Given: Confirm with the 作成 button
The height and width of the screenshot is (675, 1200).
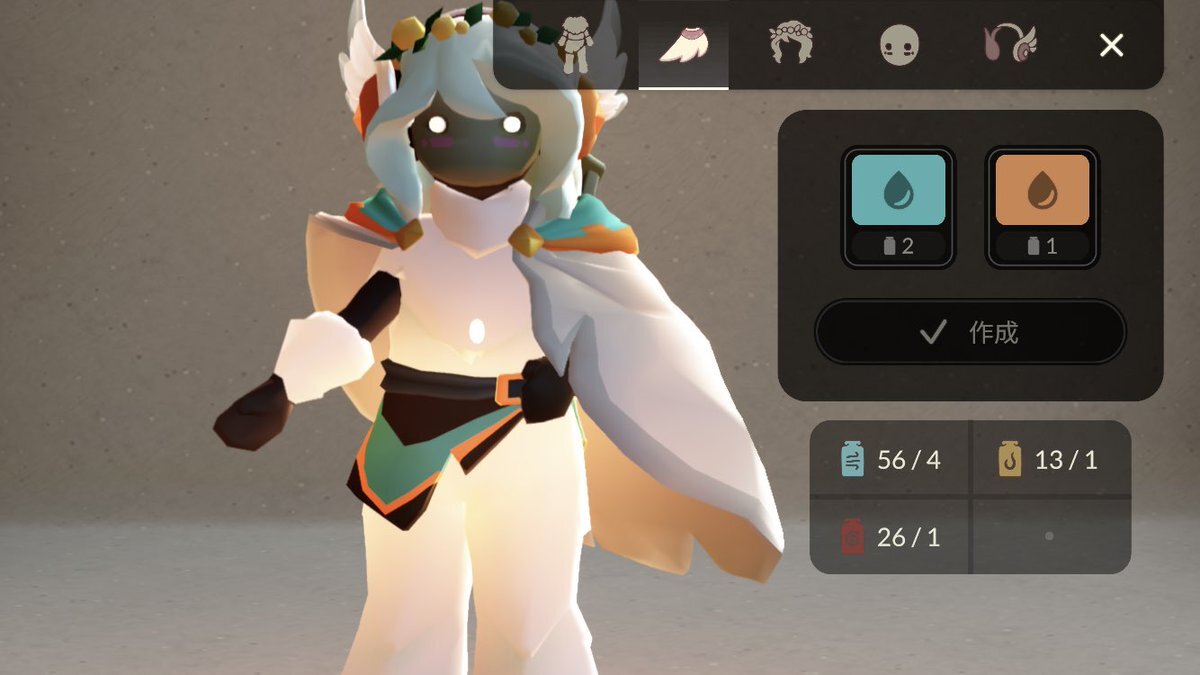Looking at the screenshot, I should coord(970,332).
